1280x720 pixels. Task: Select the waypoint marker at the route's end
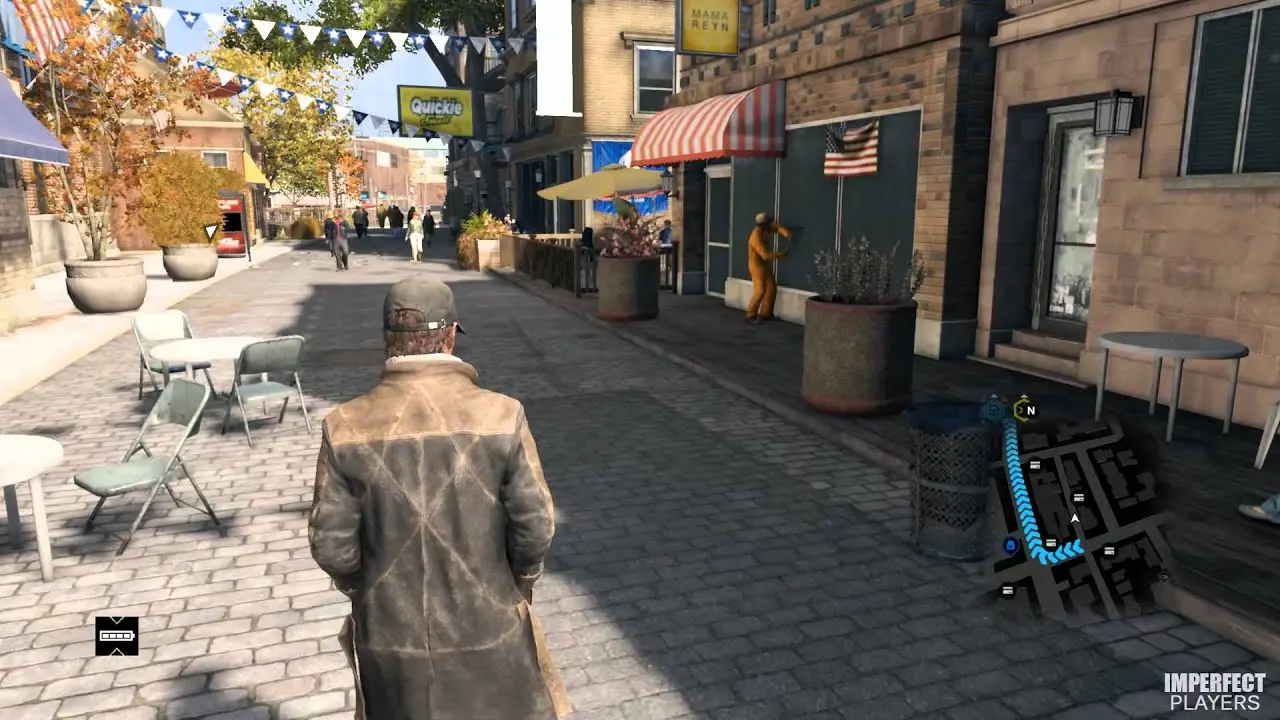(x=993, y=408)
